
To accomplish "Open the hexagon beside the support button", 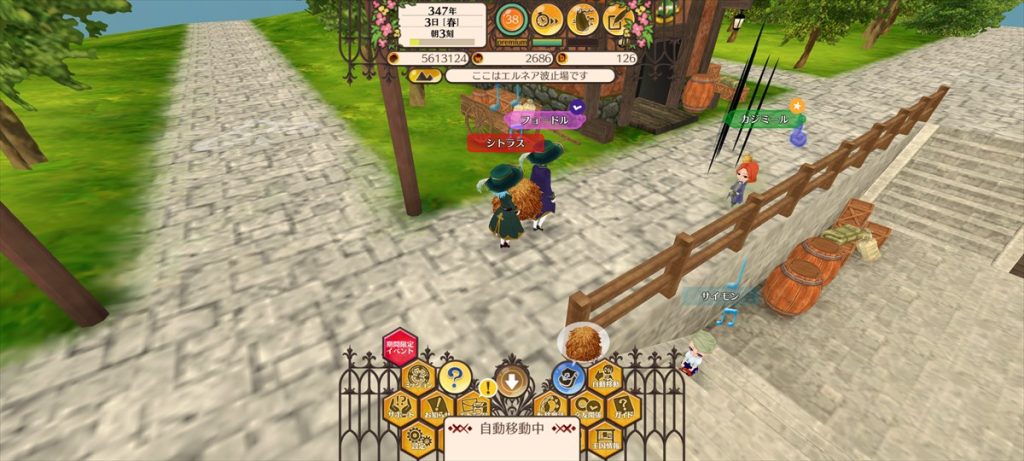I will (x=419, y=378).
